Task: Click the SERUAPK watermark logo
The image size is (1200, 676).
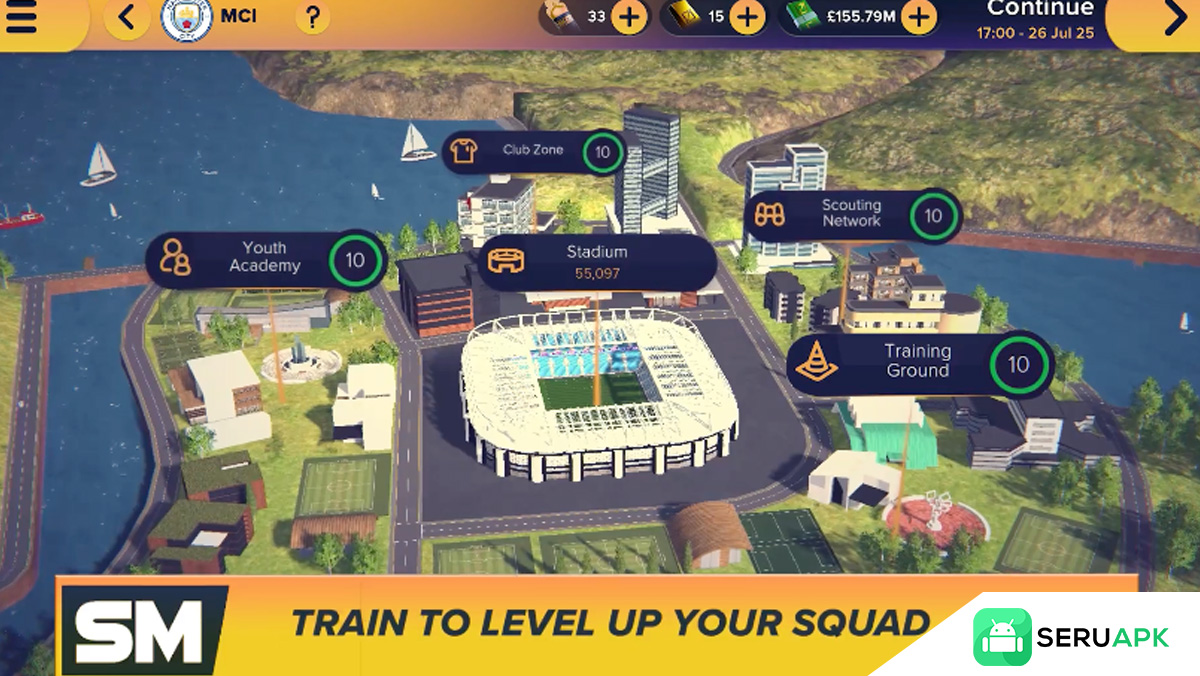Action: [x=1071, y=638]
